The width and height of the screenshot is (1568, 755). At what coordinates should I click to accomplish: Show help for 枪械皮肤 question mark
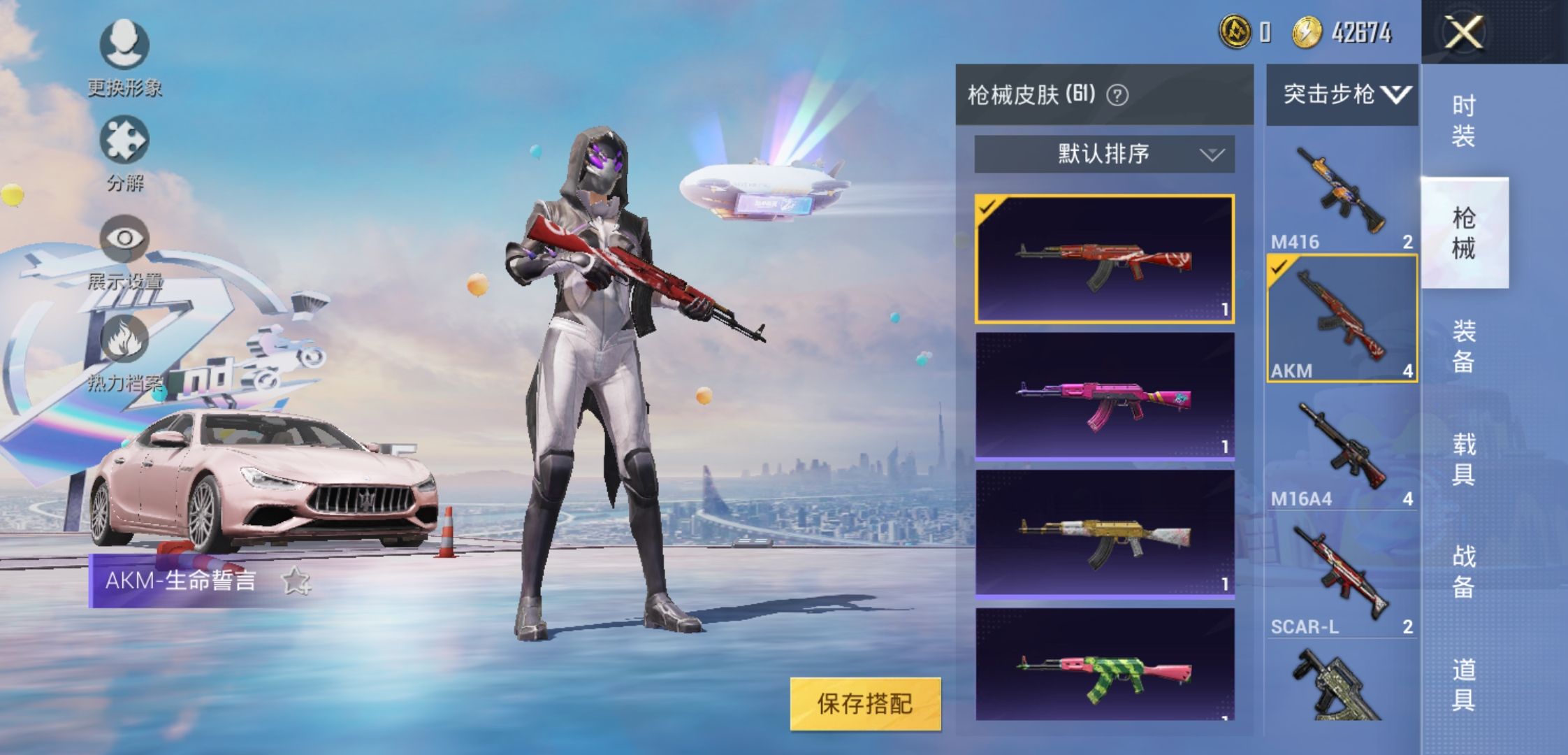(x=1117, y=95)
